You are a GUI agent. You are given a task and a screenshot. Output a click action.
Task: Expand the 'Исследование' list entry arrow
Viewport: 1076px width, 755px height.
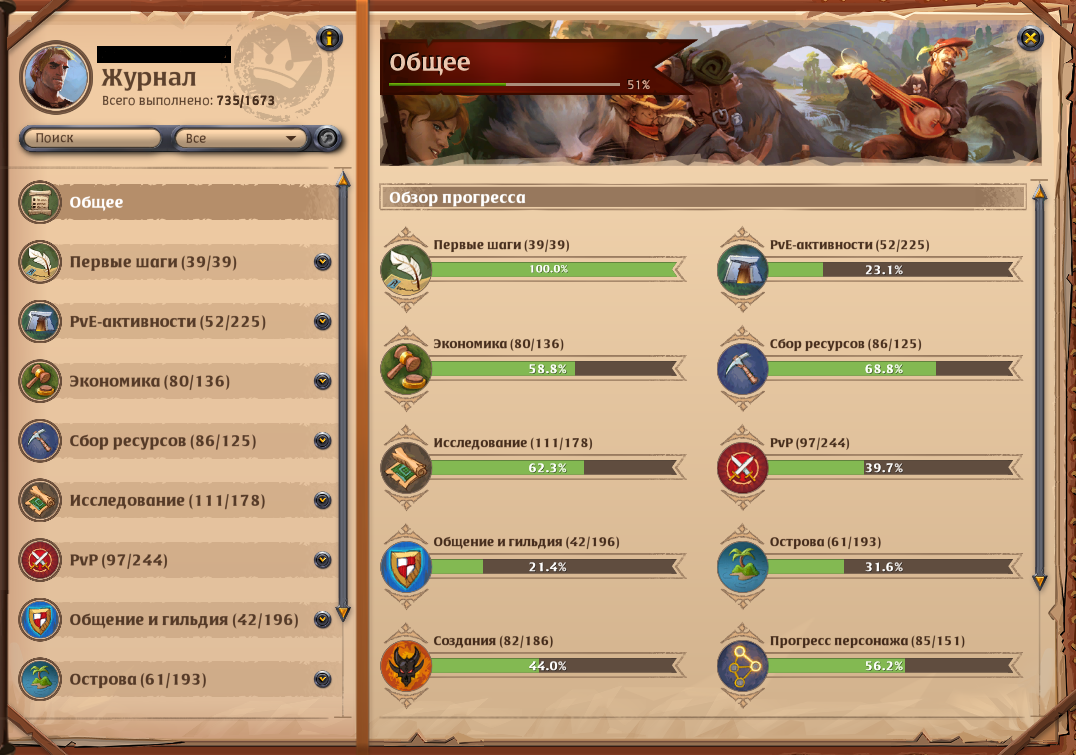[322, 500]
